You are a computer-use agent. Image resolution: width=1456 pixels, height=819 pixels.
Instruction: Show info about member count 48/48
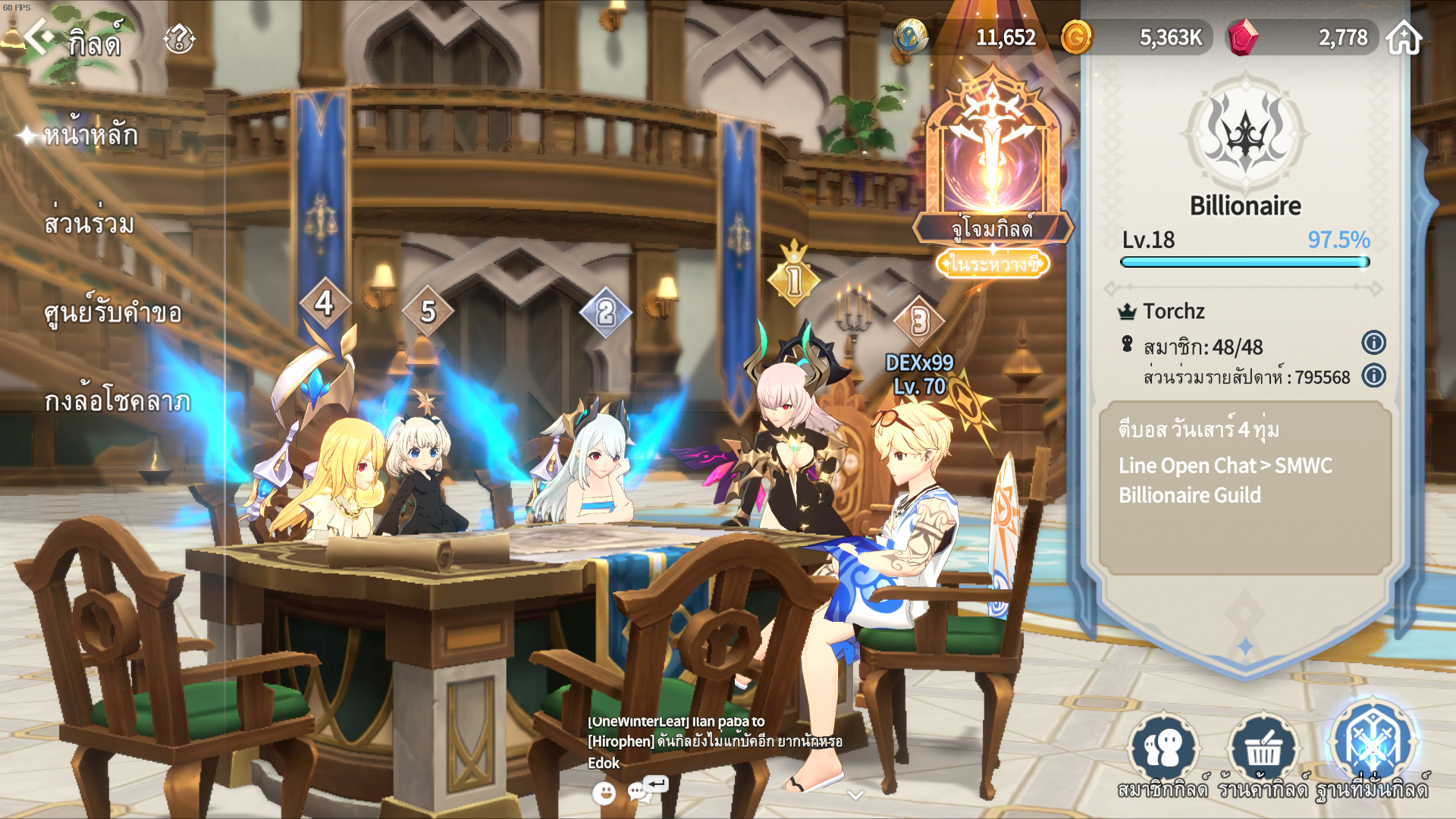(1373, 343)
